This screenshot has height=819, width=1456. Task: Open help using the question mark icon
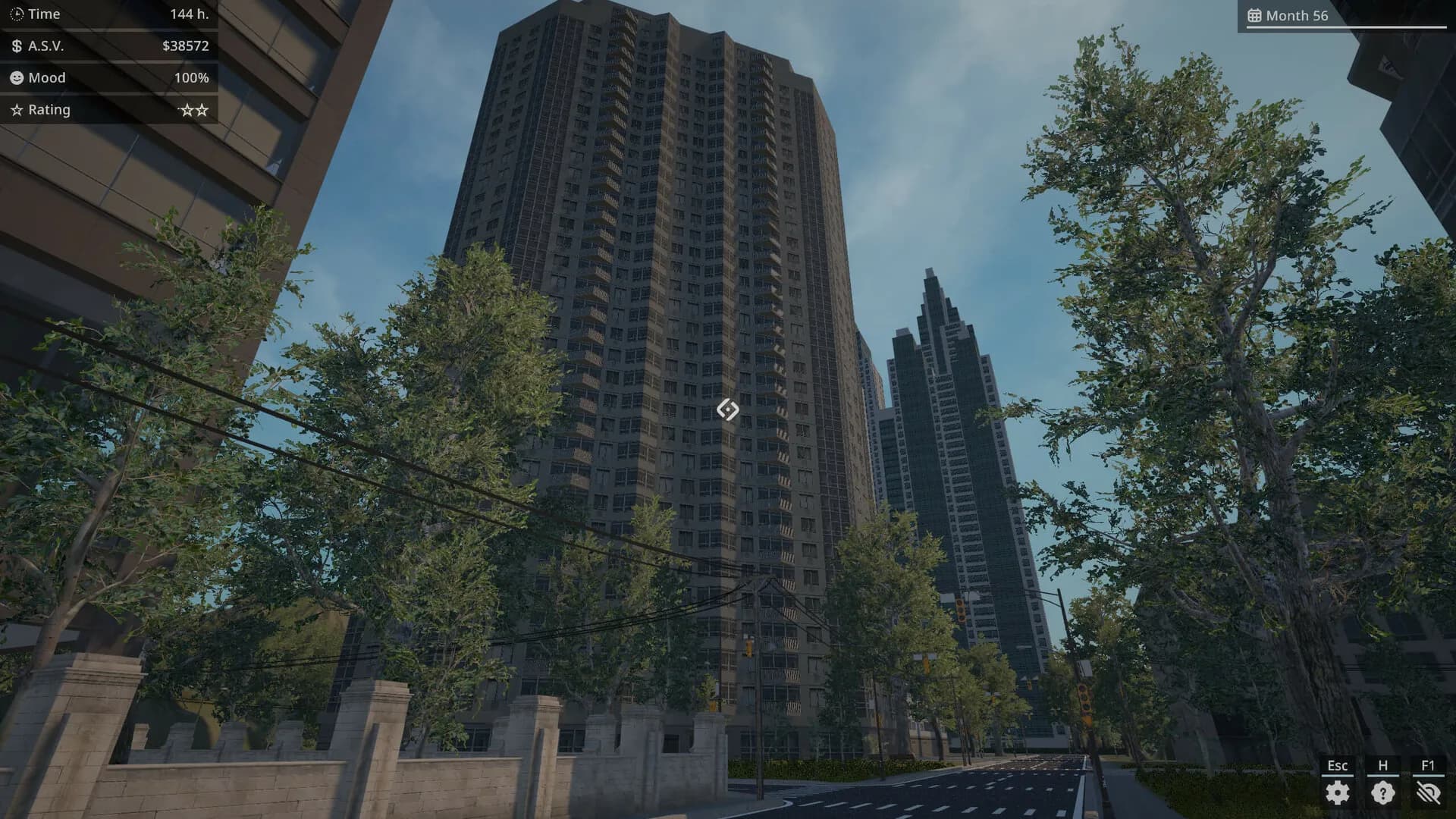(x=1382, y=792)
